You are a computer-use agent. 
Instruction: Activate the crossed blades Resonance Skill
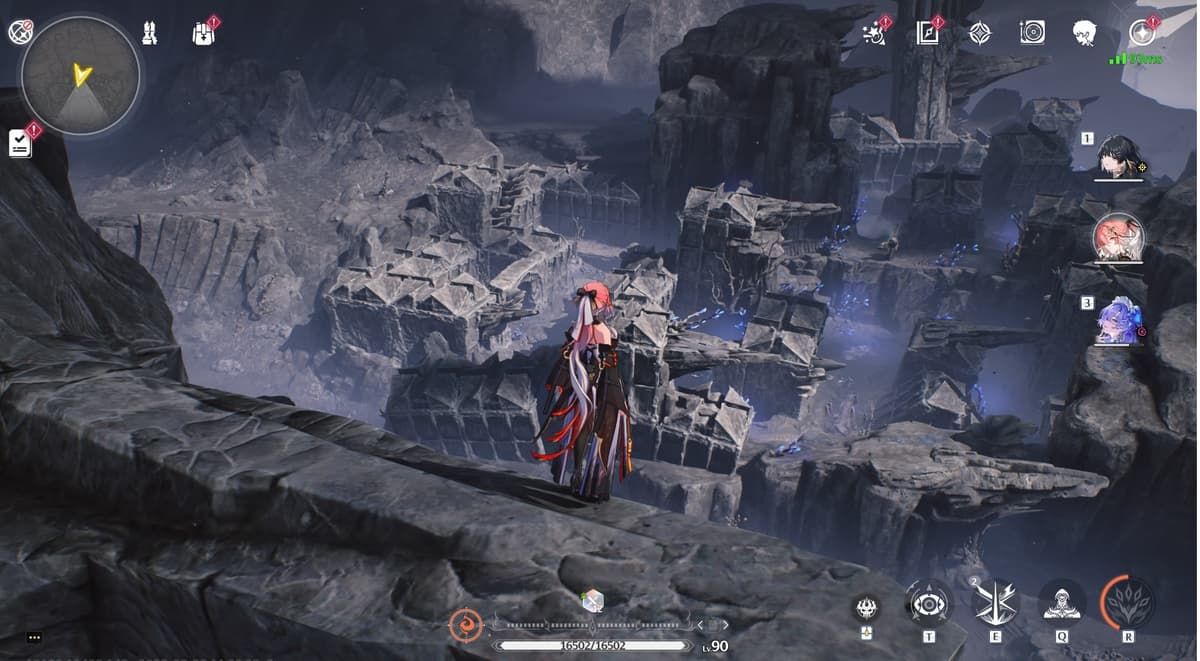pos(995,603)
